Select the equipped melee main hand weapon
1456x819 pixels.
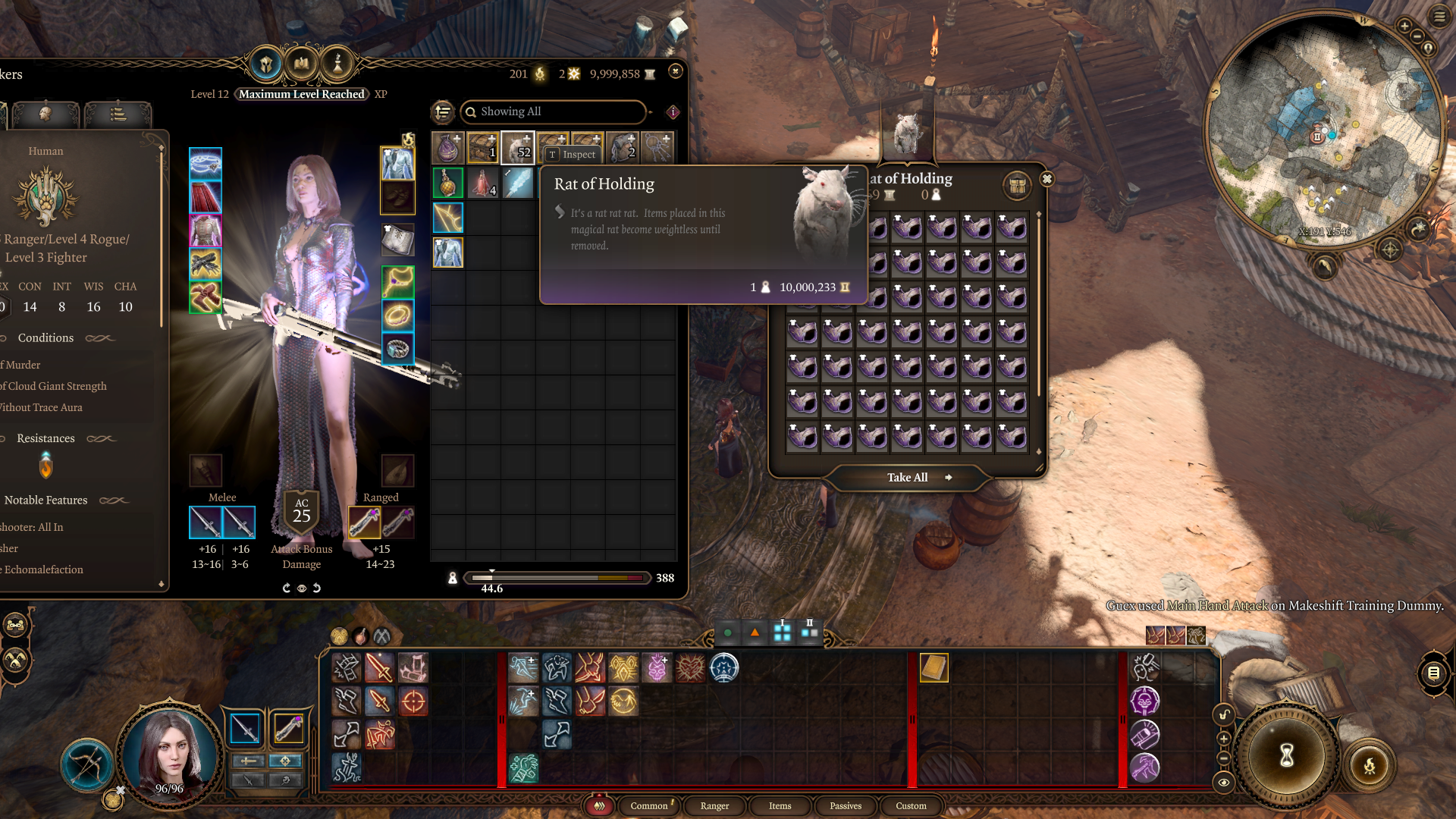(206, 522)
